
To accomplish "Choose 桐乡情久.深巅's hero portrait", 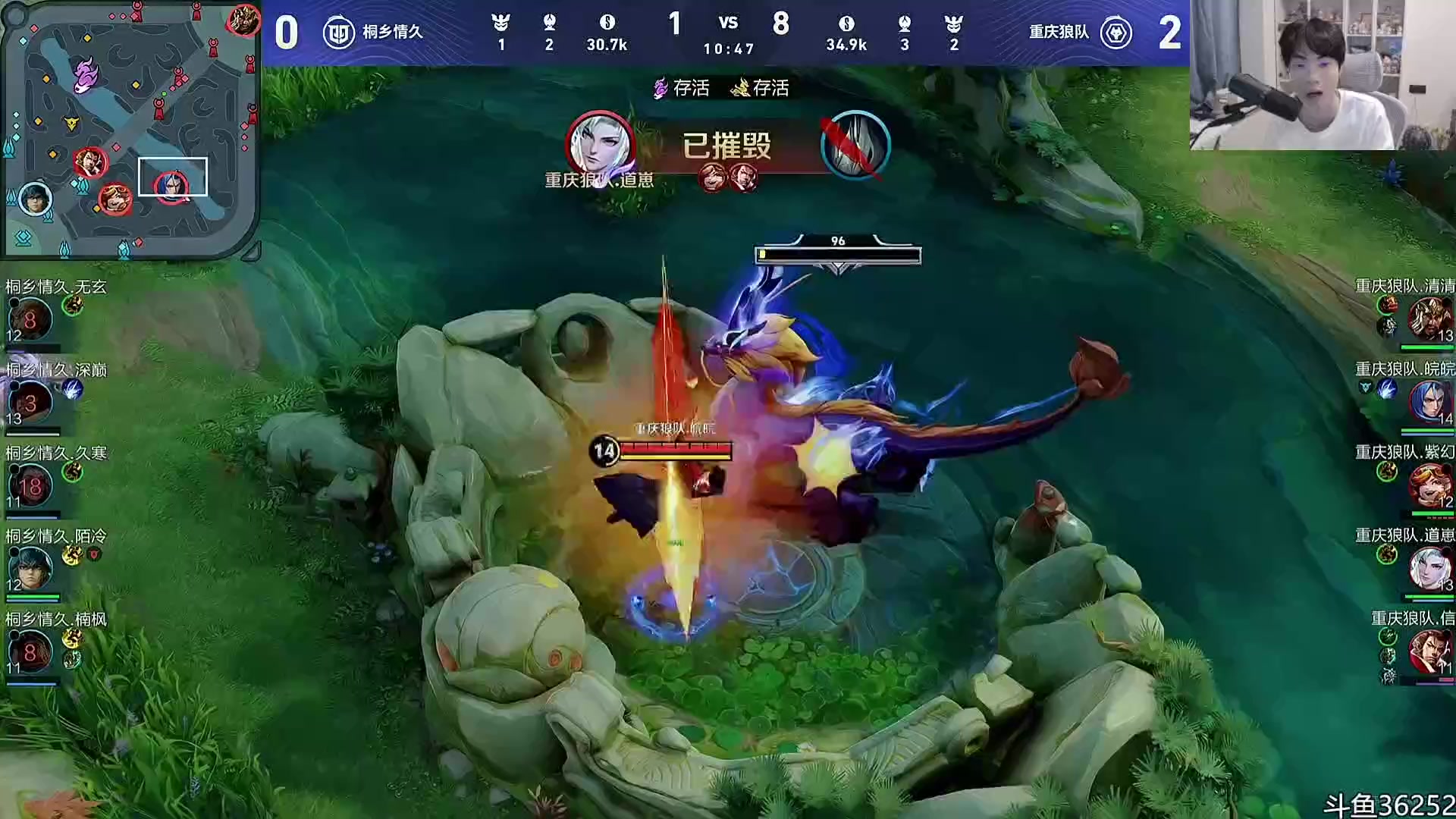I will tap(30, 402).
